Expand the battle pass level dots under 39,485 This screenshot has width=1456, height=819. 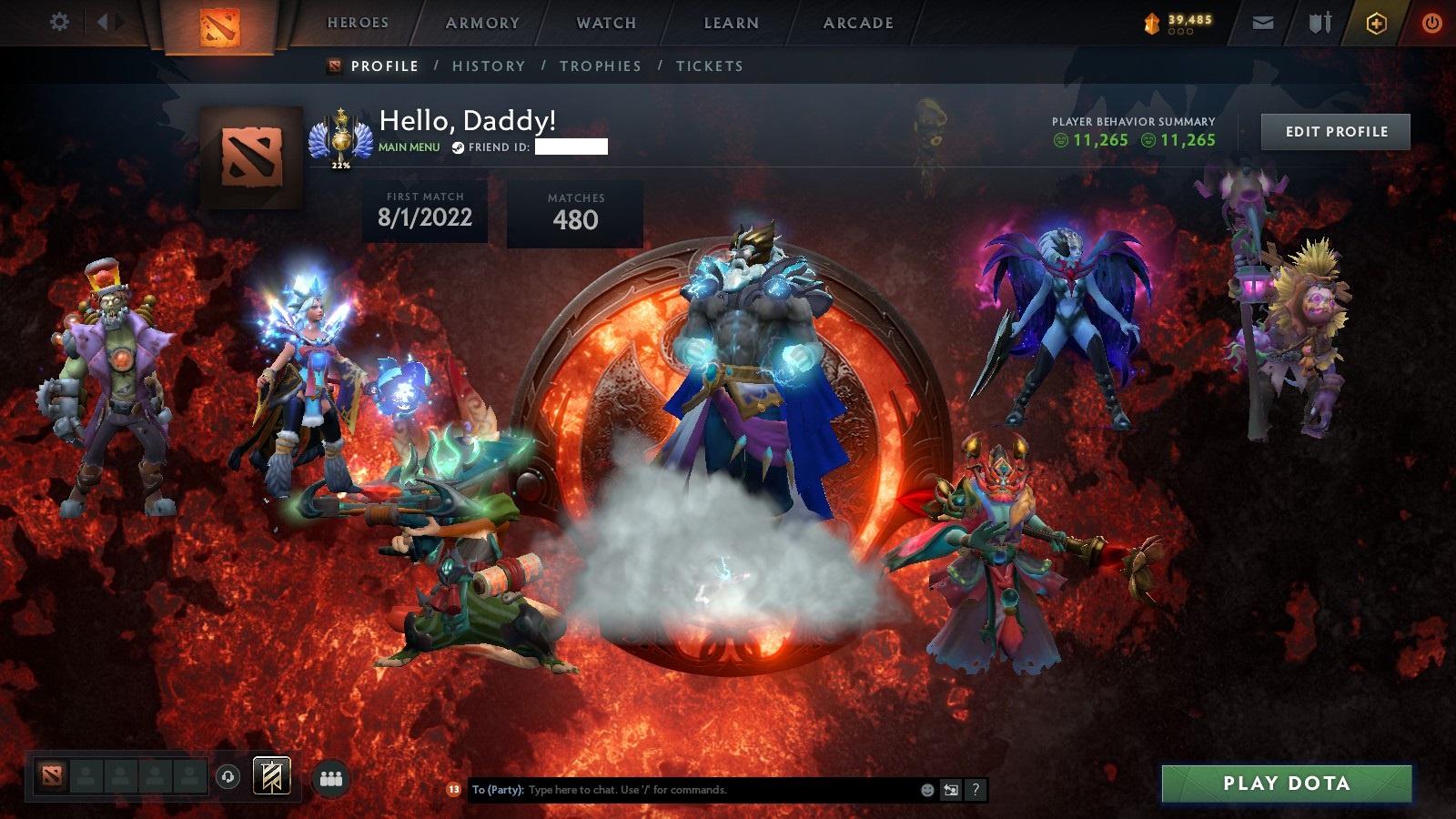click(1180, 32)
